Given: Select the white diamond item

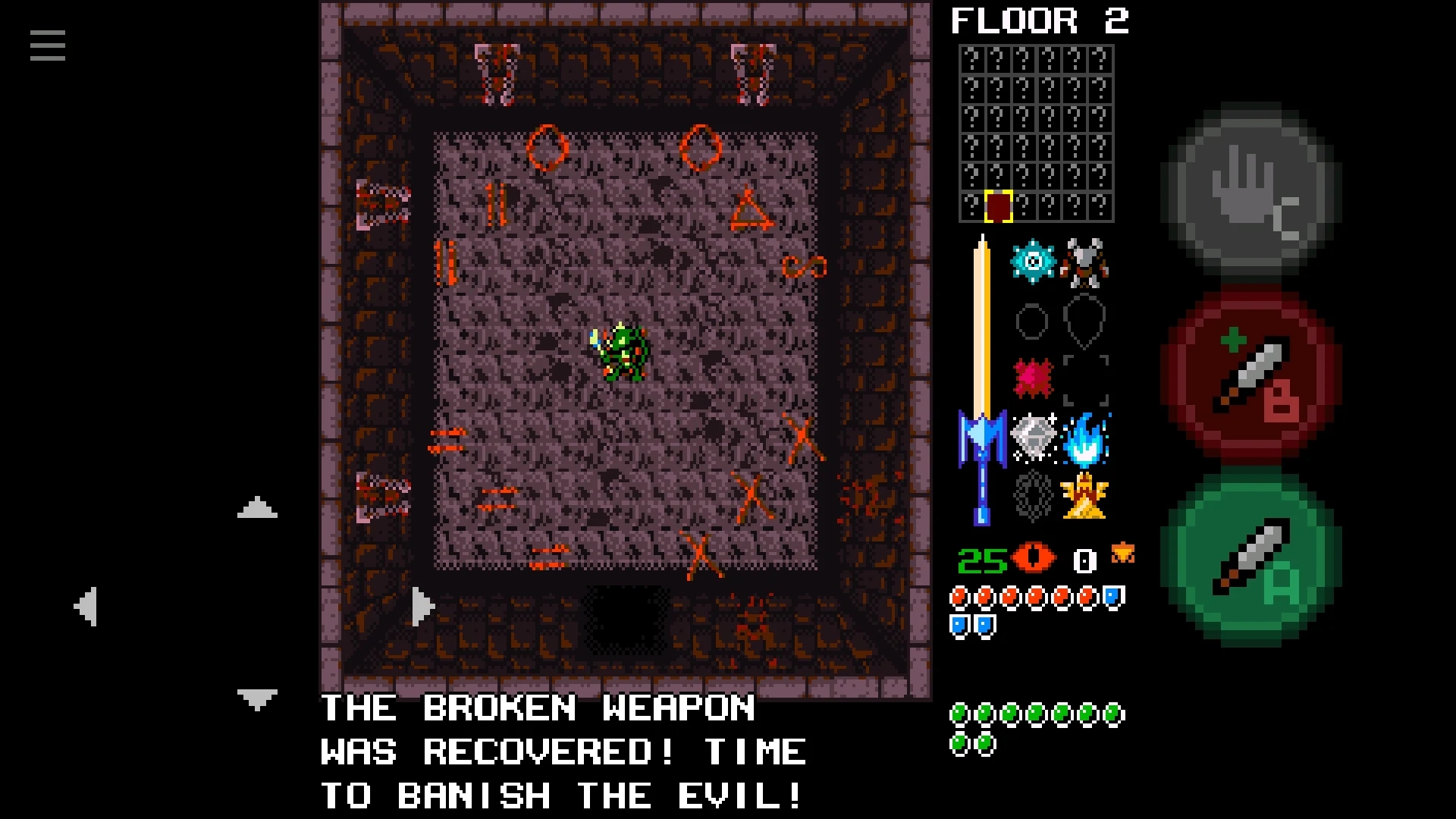Looking at the screenshot, I should click(1033, 437).
